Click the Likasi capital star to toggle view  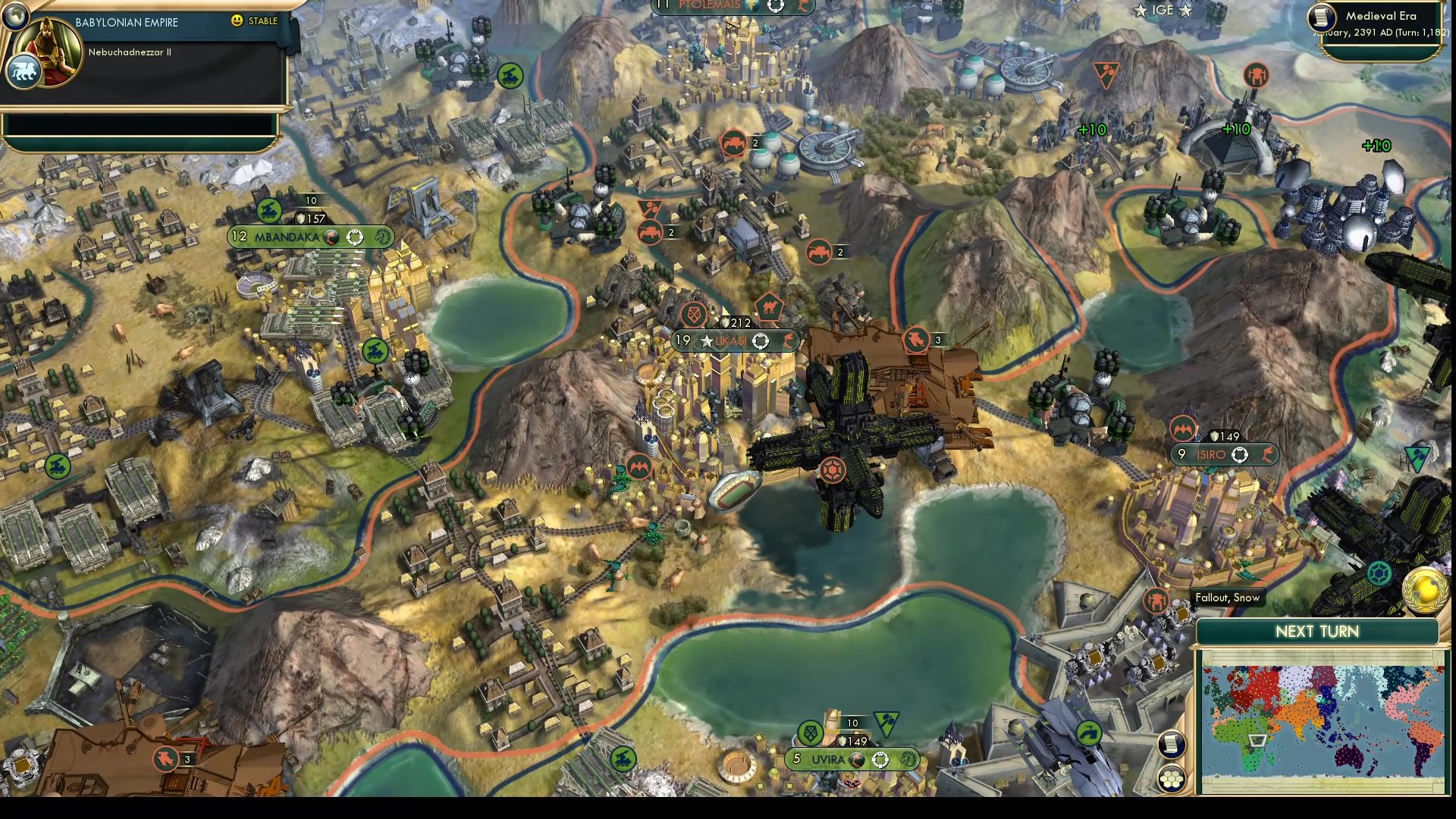tap(707, 340)
